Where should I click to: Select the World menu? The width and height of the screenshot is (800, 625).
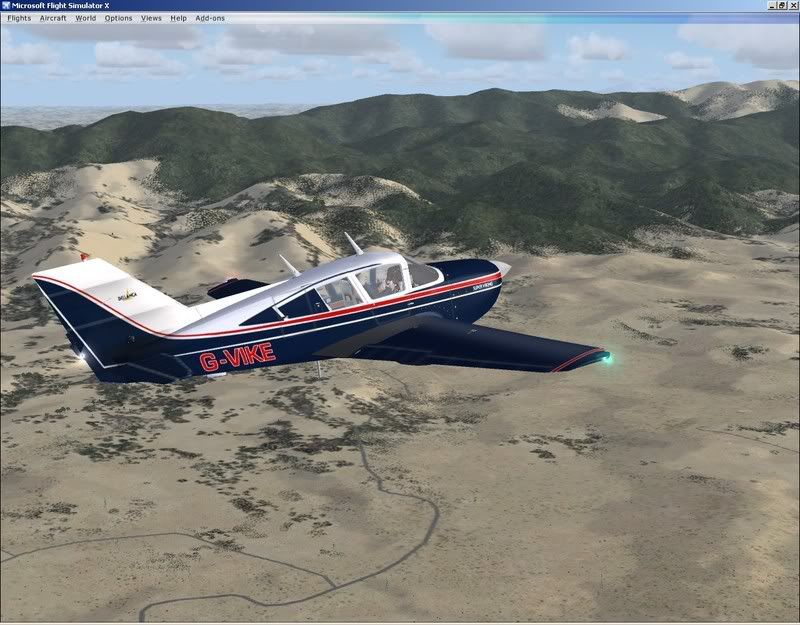point(85,18)
